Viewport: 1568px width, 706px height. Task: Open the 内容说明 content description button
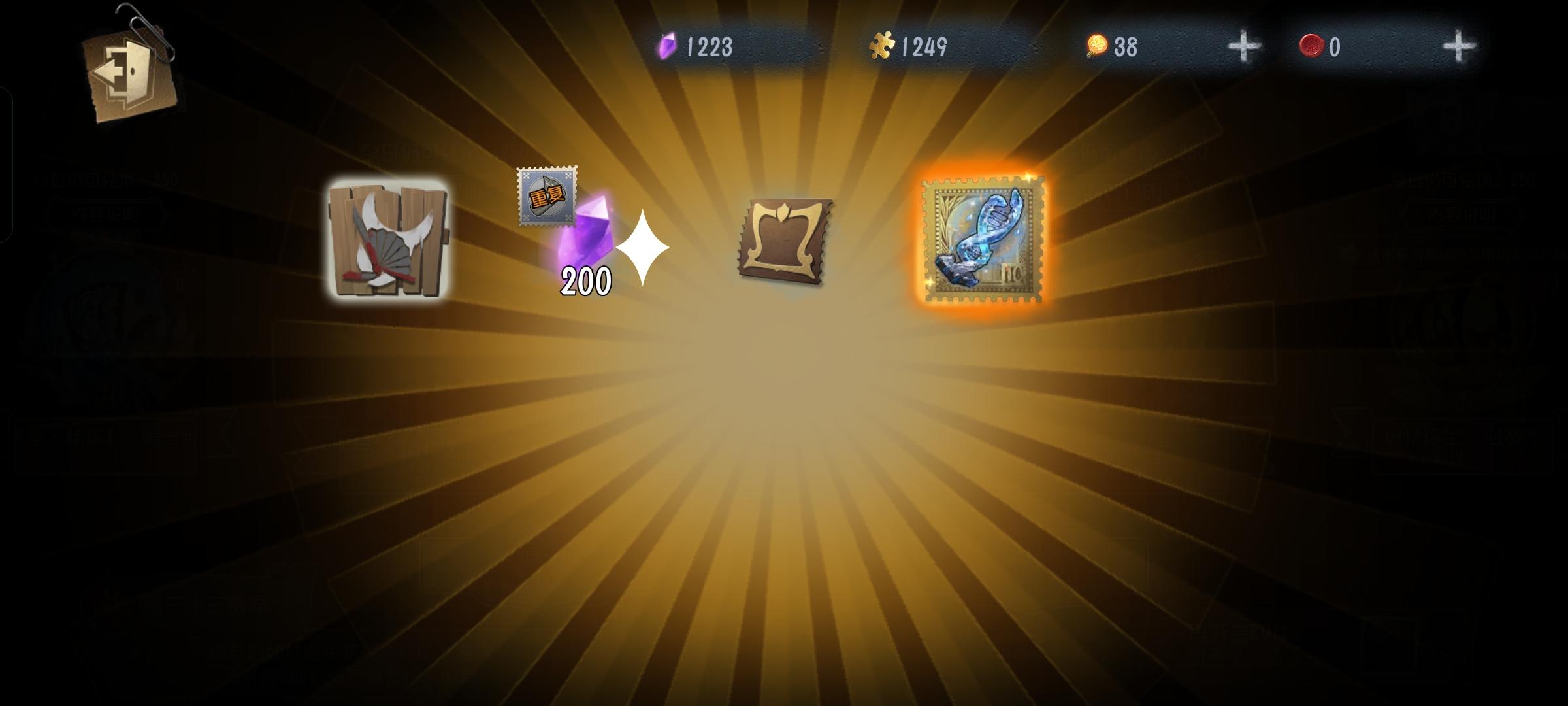point(103,212)
